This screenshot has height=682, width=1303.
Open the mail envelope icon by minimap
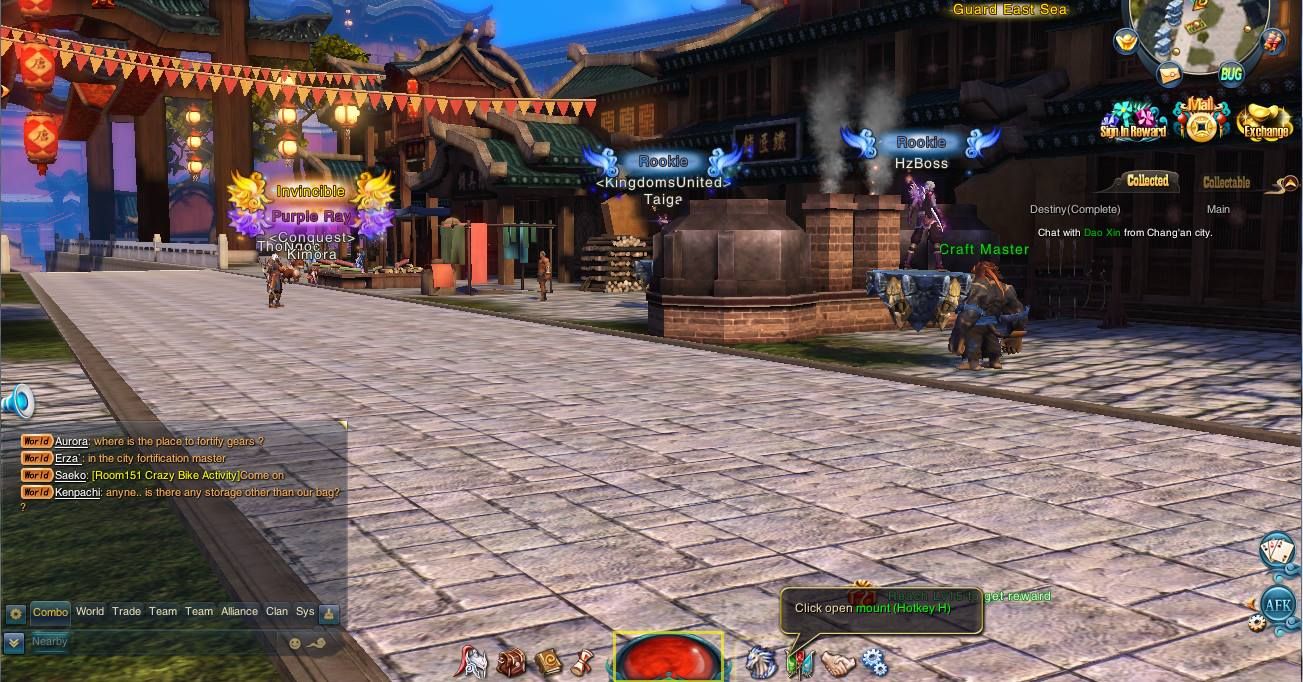[x=1169, y=74]
